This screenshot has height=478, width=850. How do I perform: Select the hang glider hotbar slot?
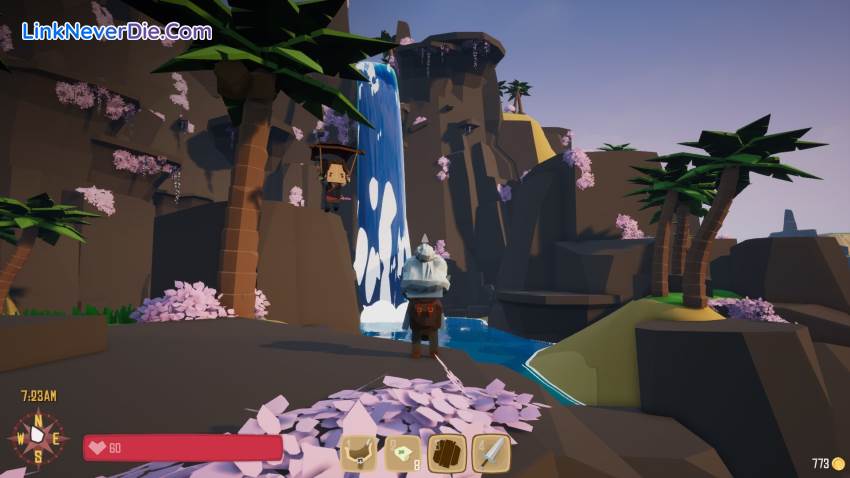coord(360,453)
